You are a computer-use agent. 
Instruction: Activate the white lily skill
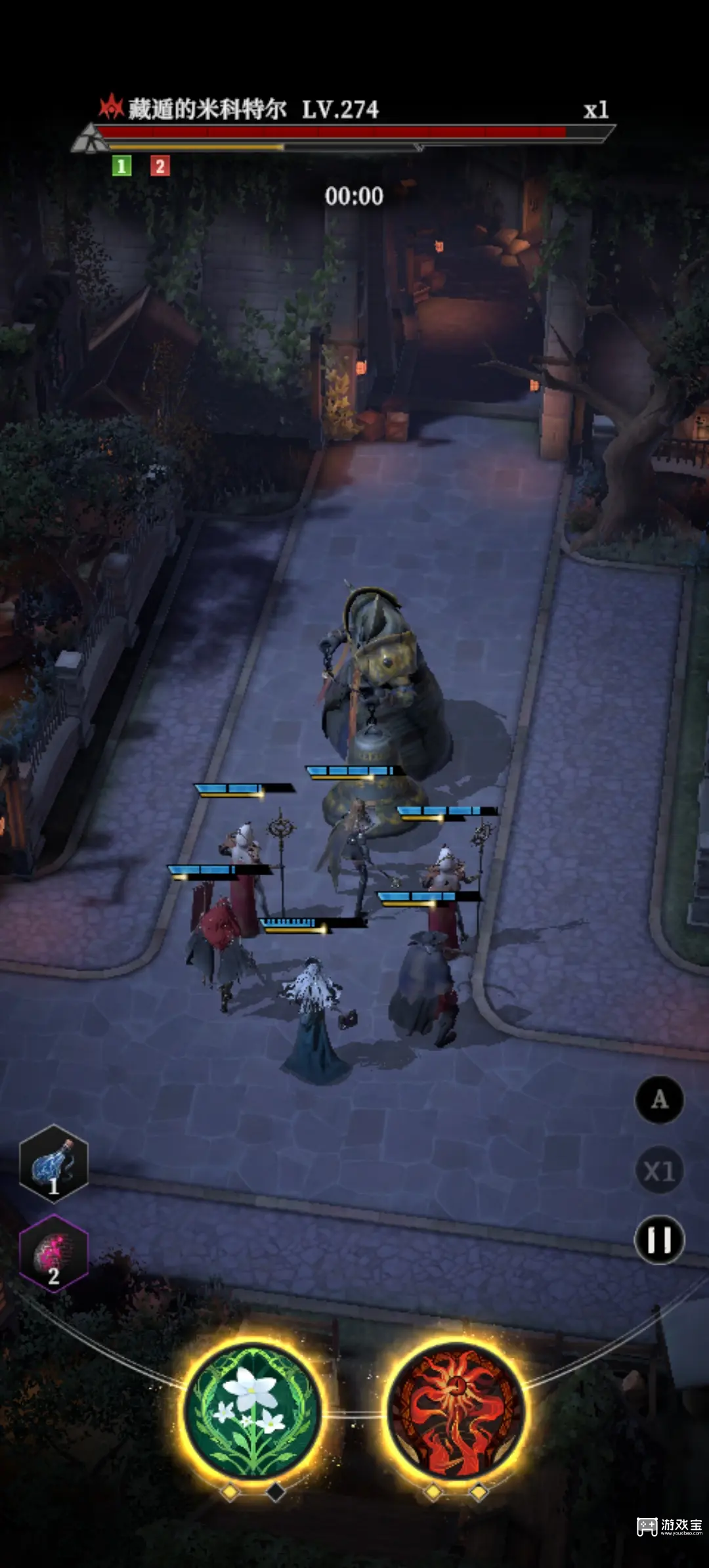tap(253, 1410)
